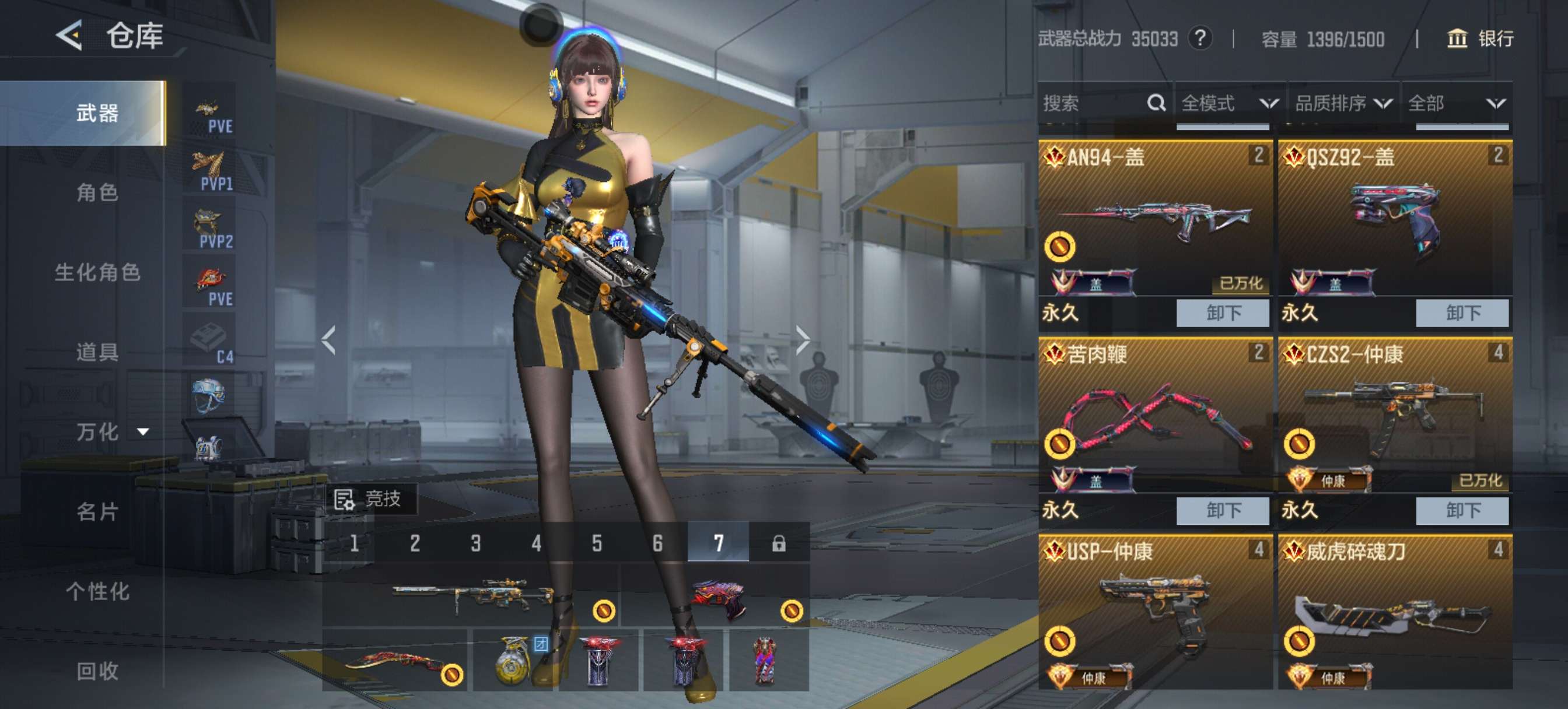Select the 道具 items category

pos(97,352)
